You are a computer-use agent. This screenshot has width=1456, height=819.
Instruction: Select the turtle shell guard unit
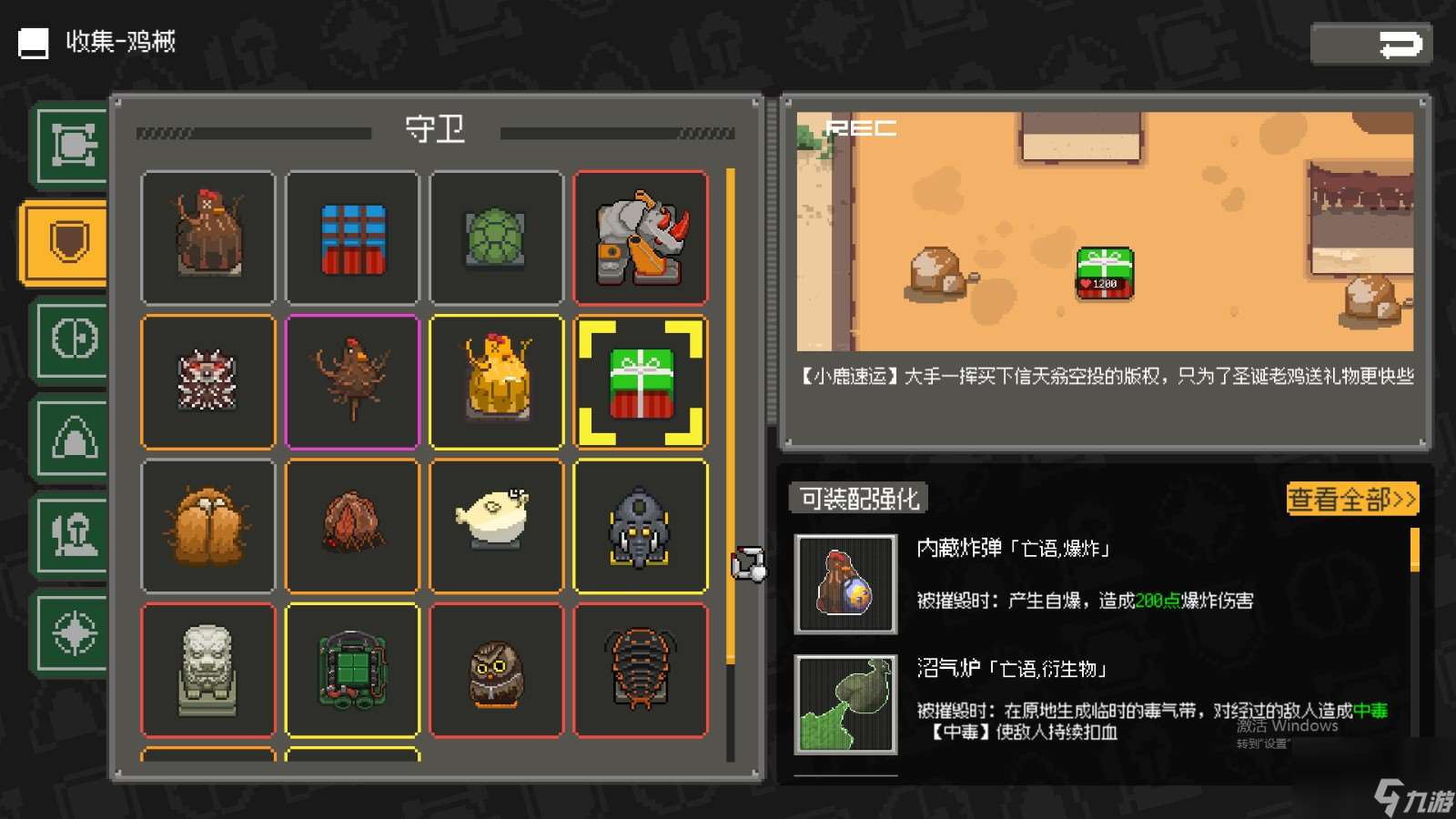coord(497,237)
